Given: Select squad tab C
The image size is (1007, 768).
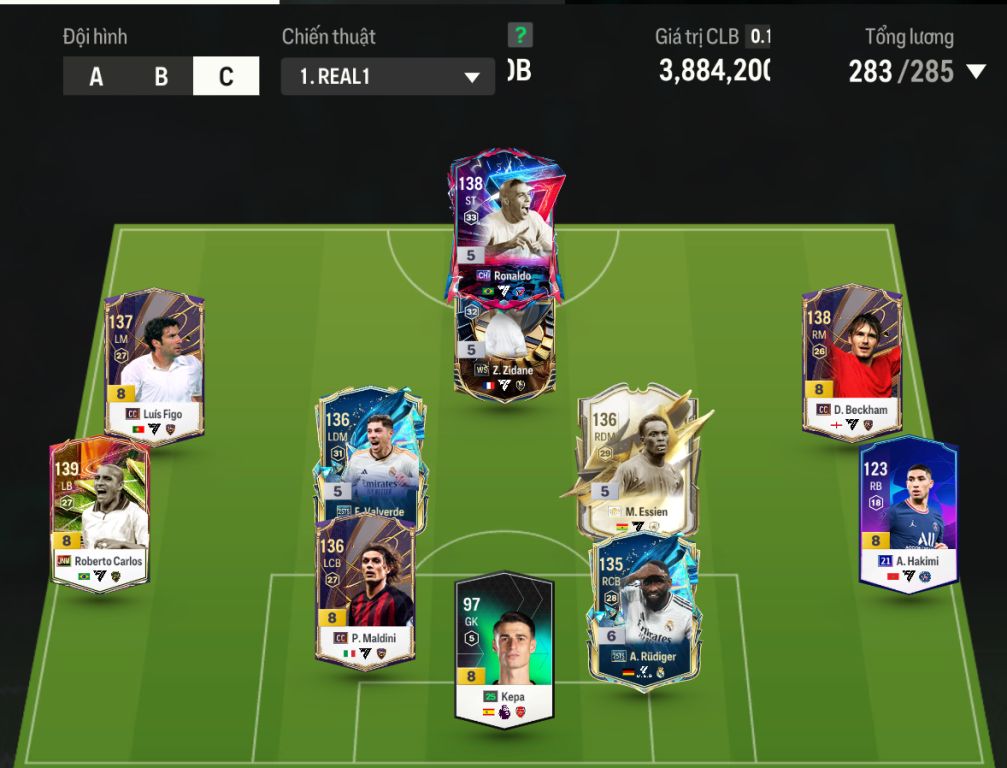Looking at the screenshot, I should click(x=226, y=77).
